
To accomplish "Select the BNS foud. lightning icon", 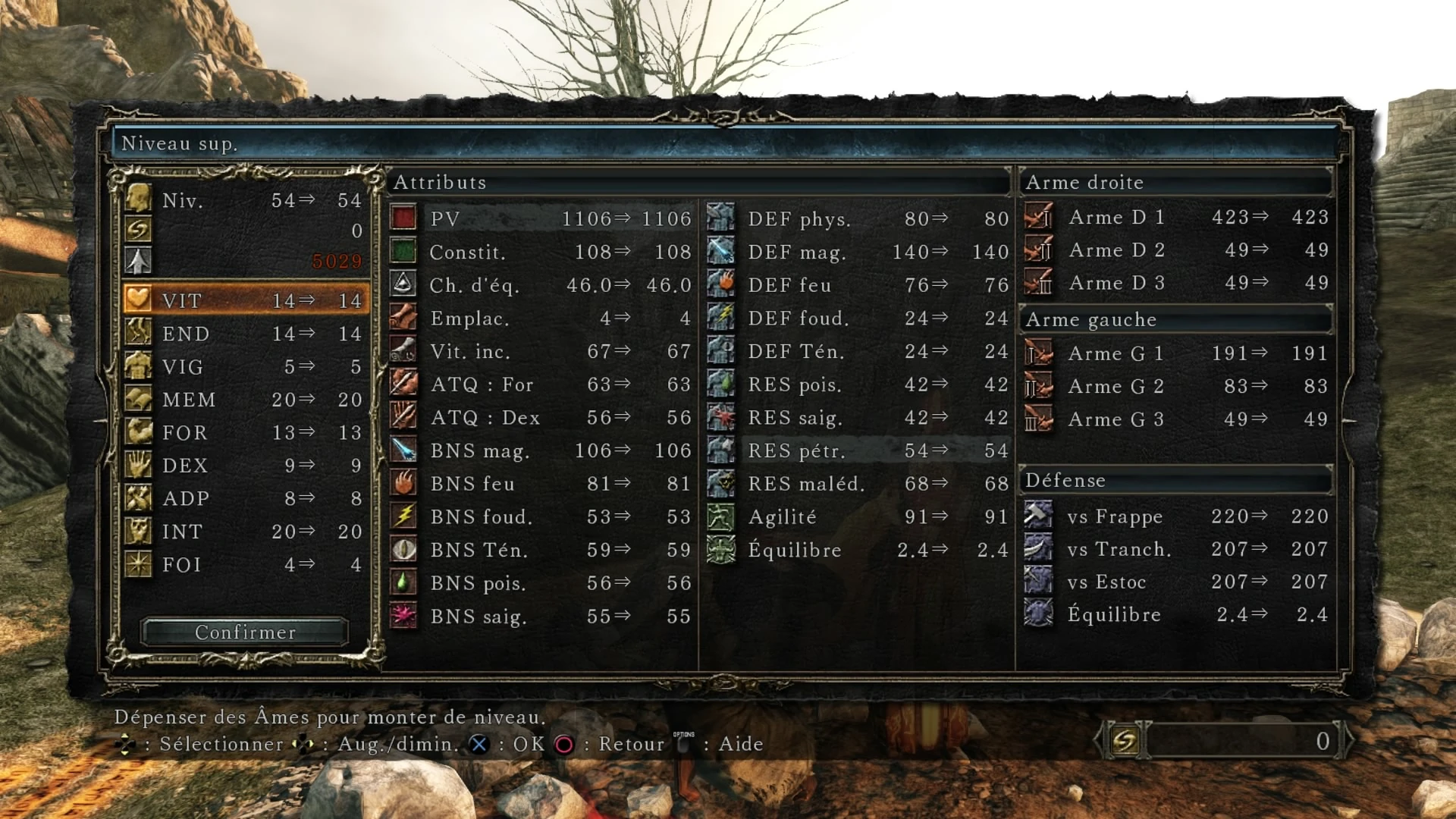I will coord(403,516).
